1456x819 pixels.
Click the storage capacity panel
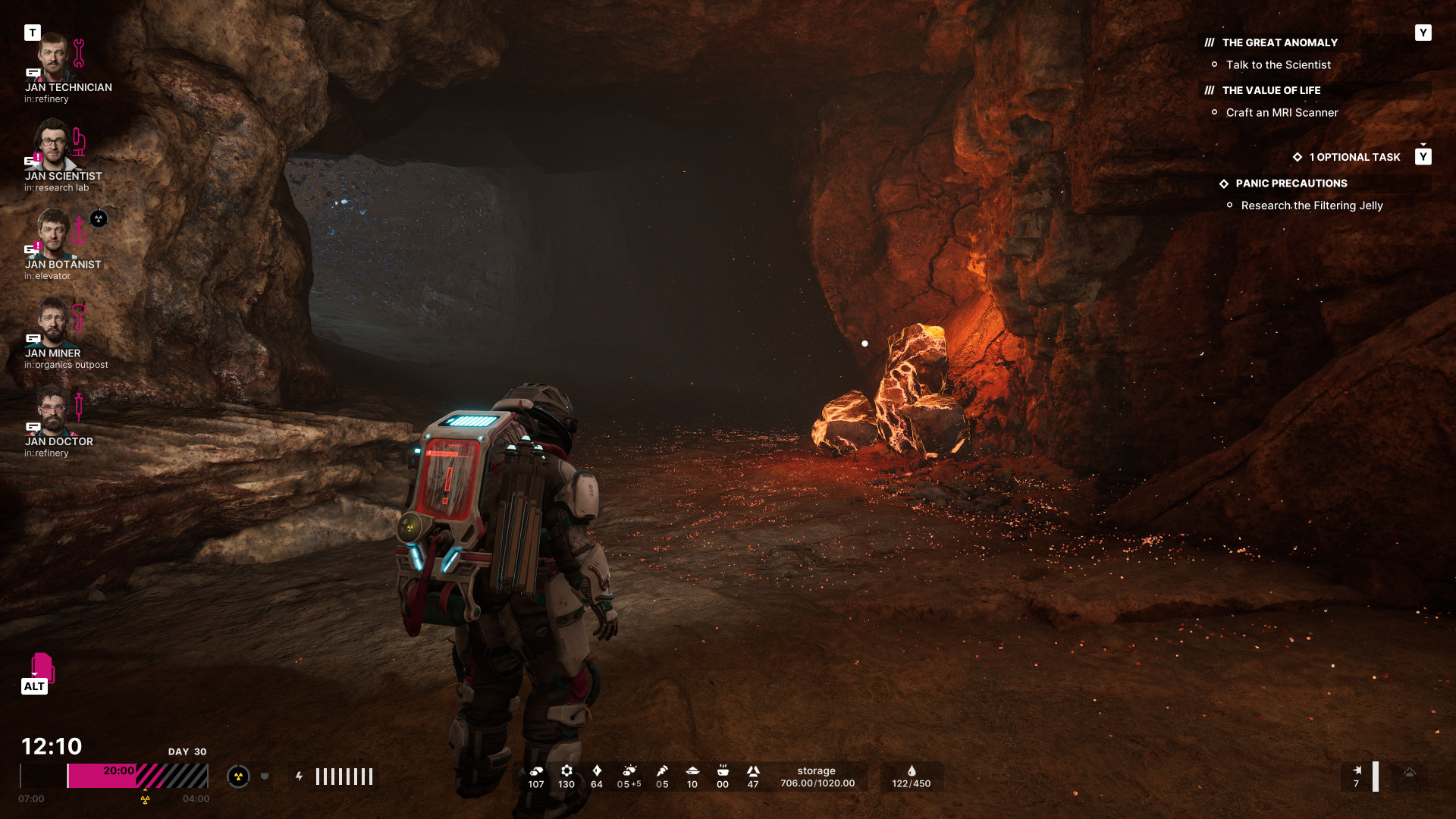(x=817, y=777)
